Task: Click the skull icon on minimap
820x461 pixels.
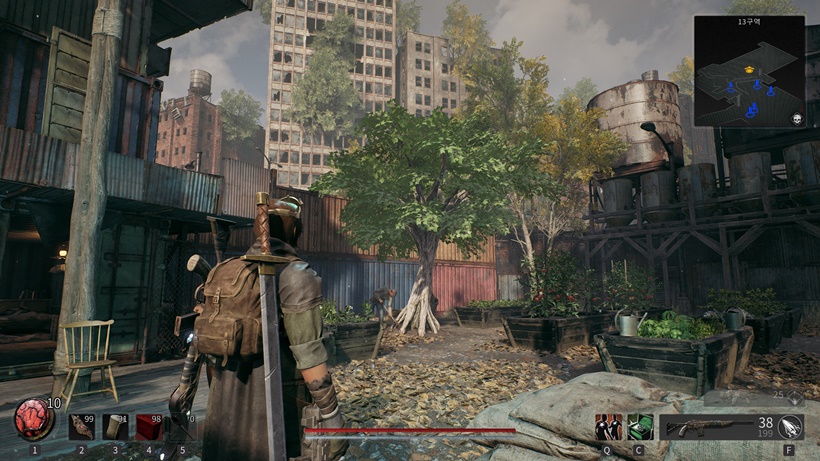Action: tap(797, 119)
